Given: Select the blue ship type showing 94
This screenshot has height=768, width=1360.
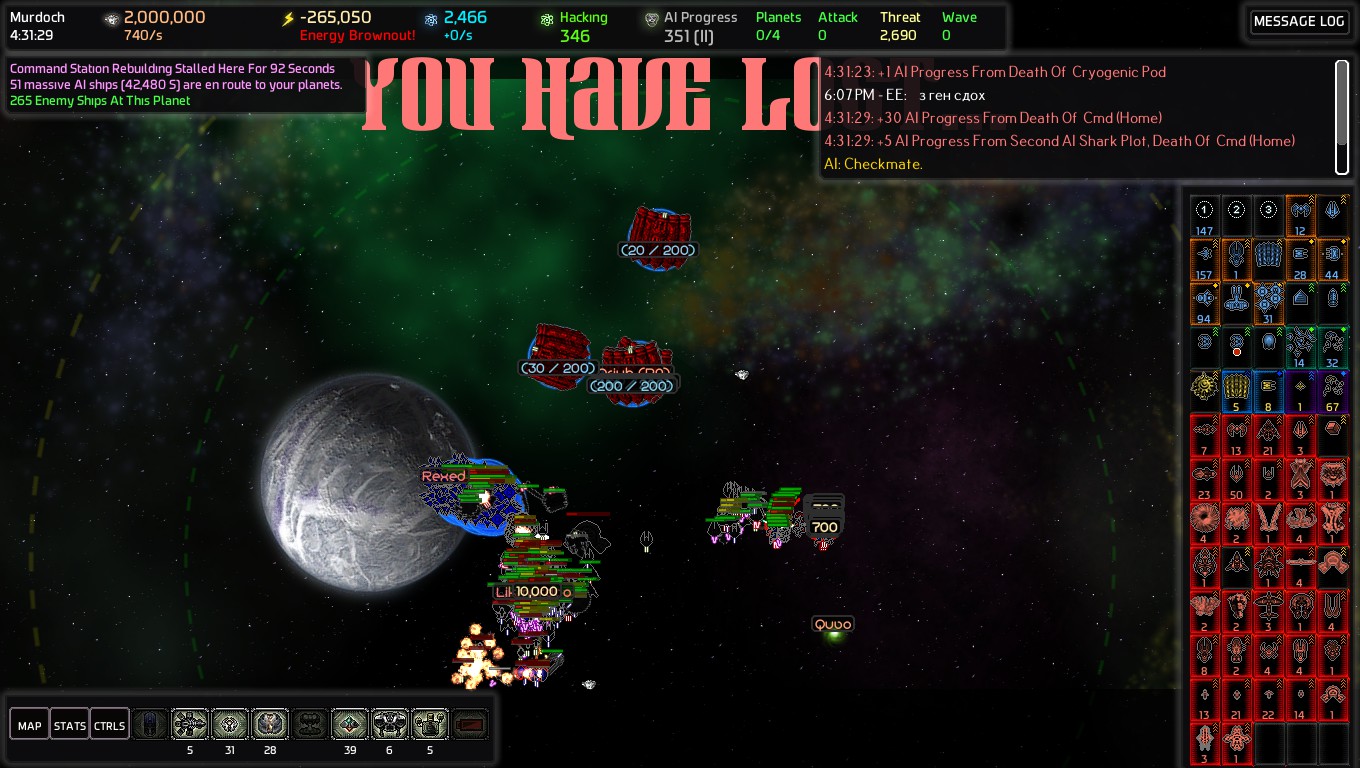Looking at the screenshot, I should click(1205, 303).
